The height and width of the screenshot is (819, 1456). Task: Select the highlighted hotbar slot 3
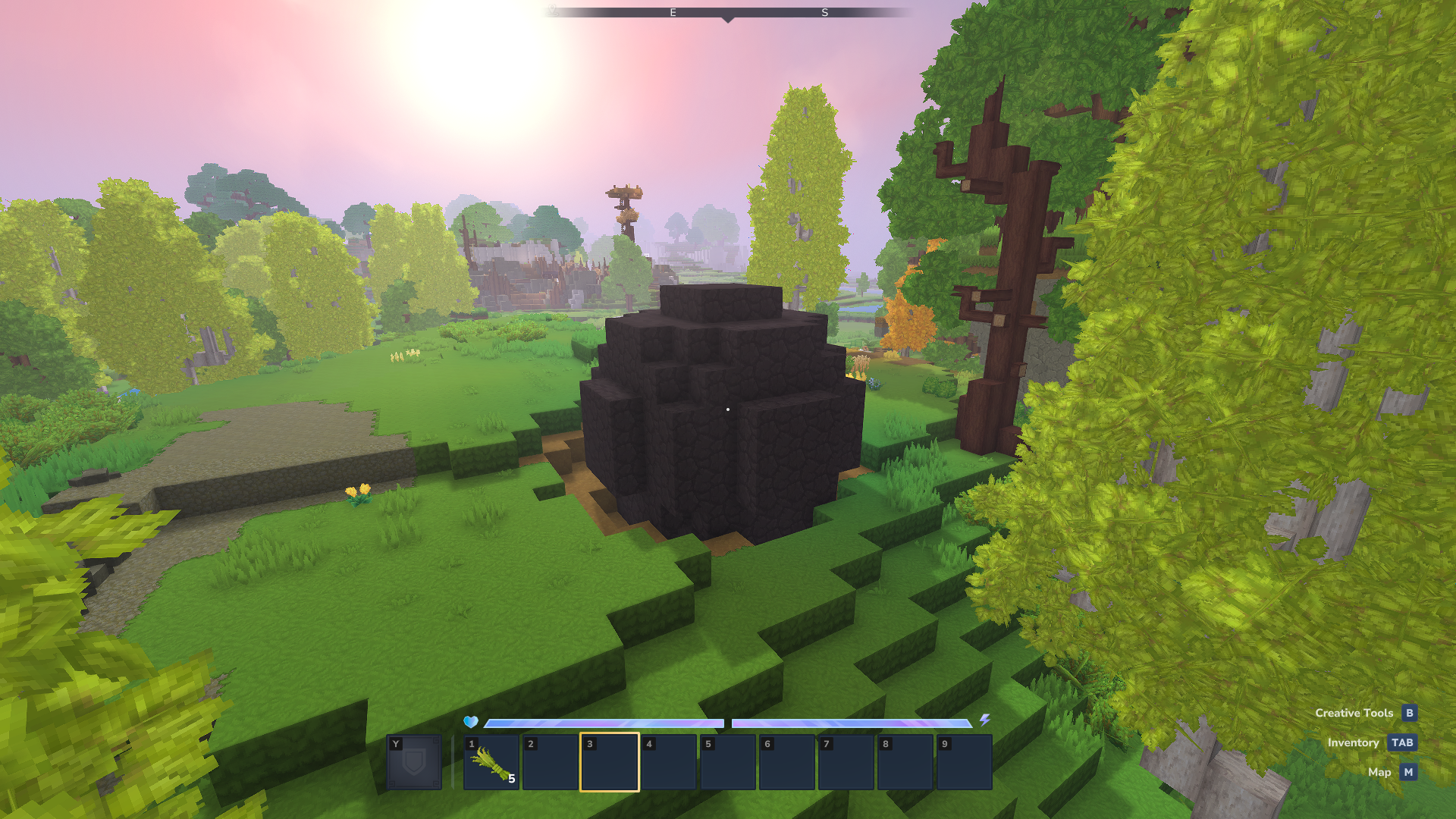coord(610,762)
